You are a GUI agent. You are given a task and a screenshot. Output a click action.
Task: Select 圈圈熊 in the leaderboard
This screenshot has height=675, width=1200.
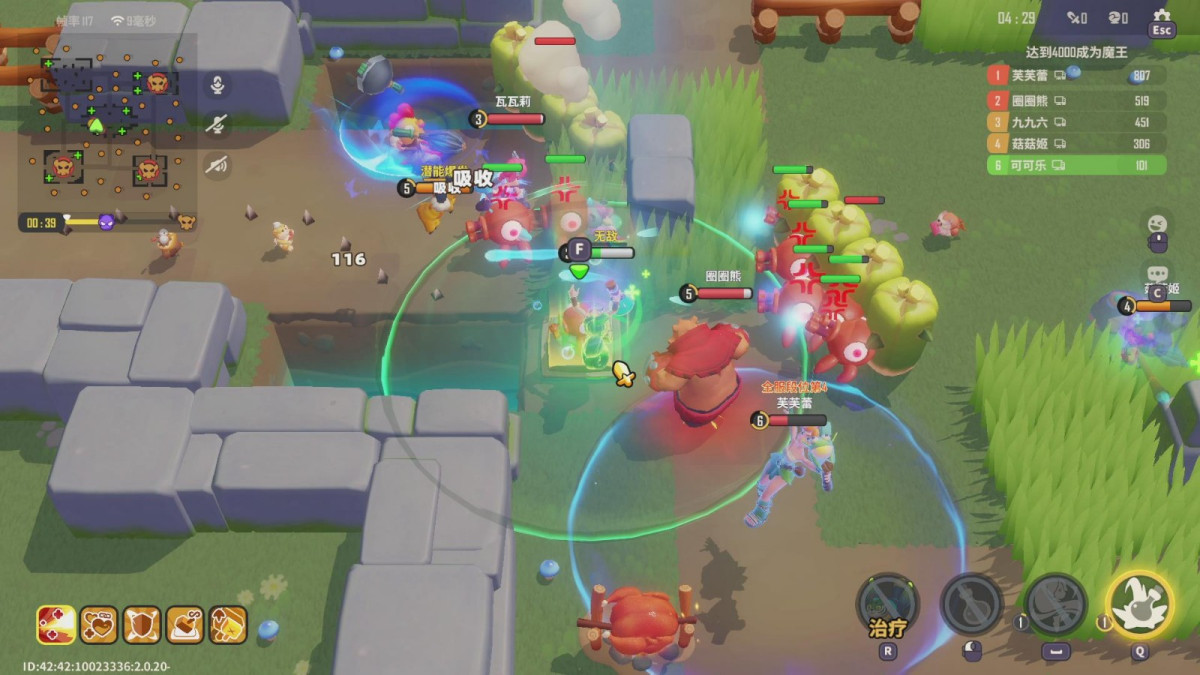[1075, 100]
